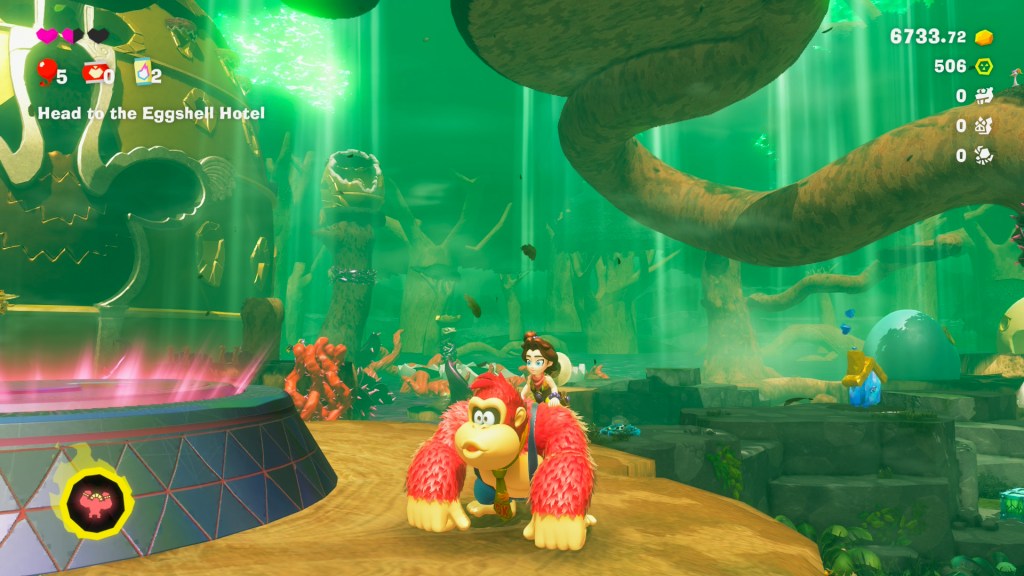Select the bottom round fossil icon
Image resolution: width=1024 pixels, height=576 pixels.
click(984, 155)
